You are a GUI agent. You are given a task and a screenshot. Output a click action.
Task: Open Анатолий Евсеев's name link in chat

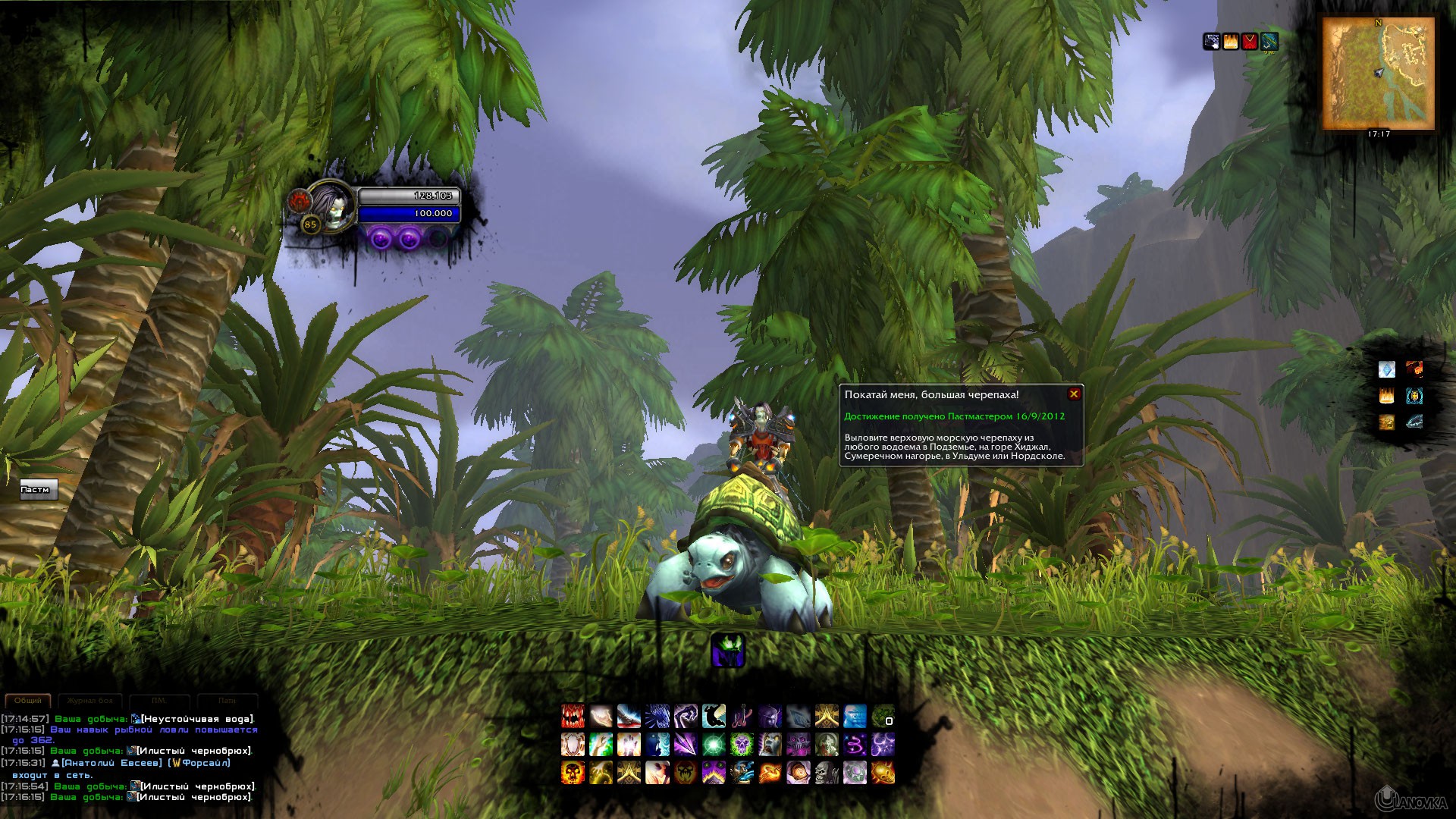[111, 763]
